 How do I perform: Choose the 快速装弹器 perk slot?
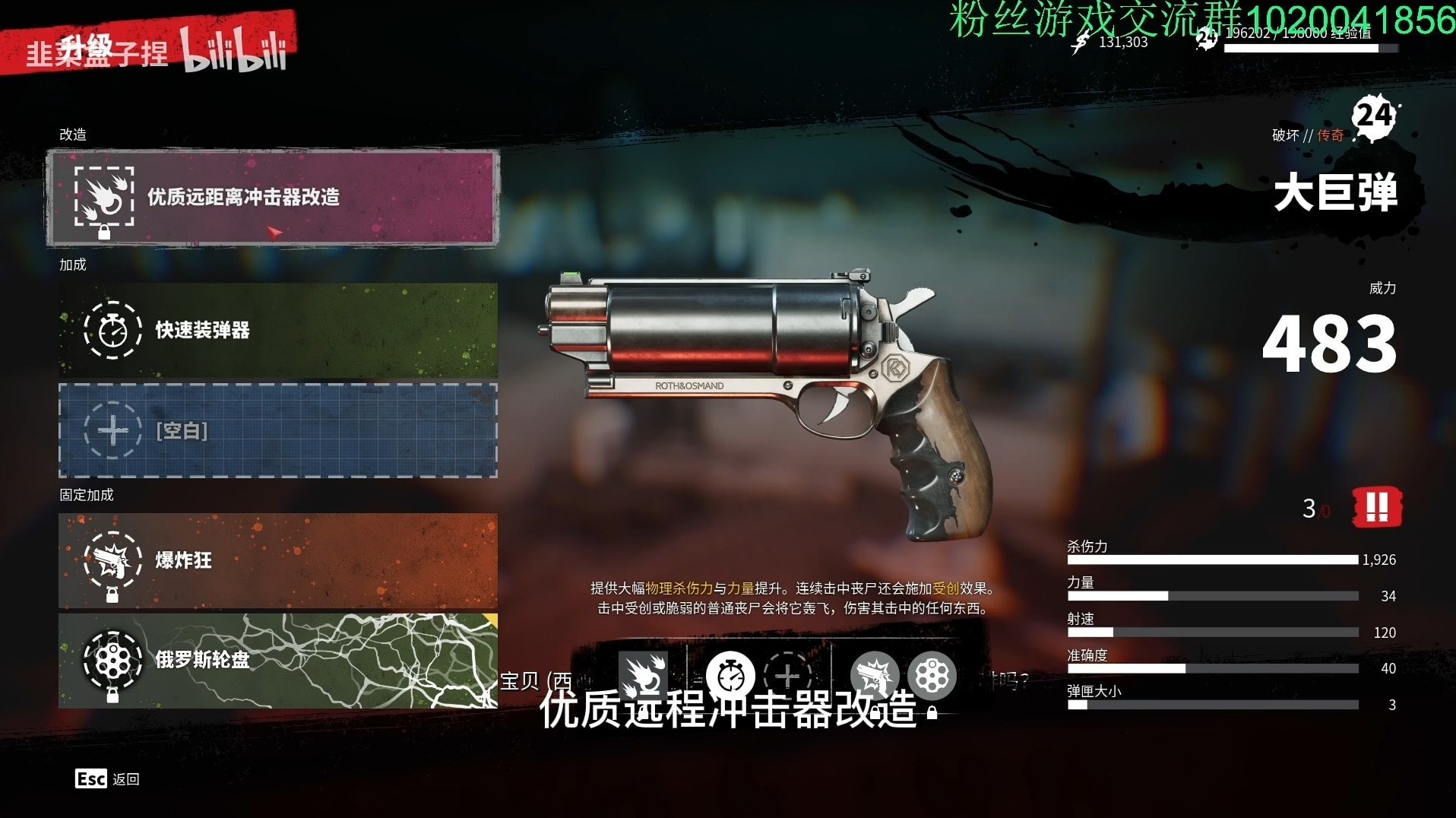click(278, 331)
